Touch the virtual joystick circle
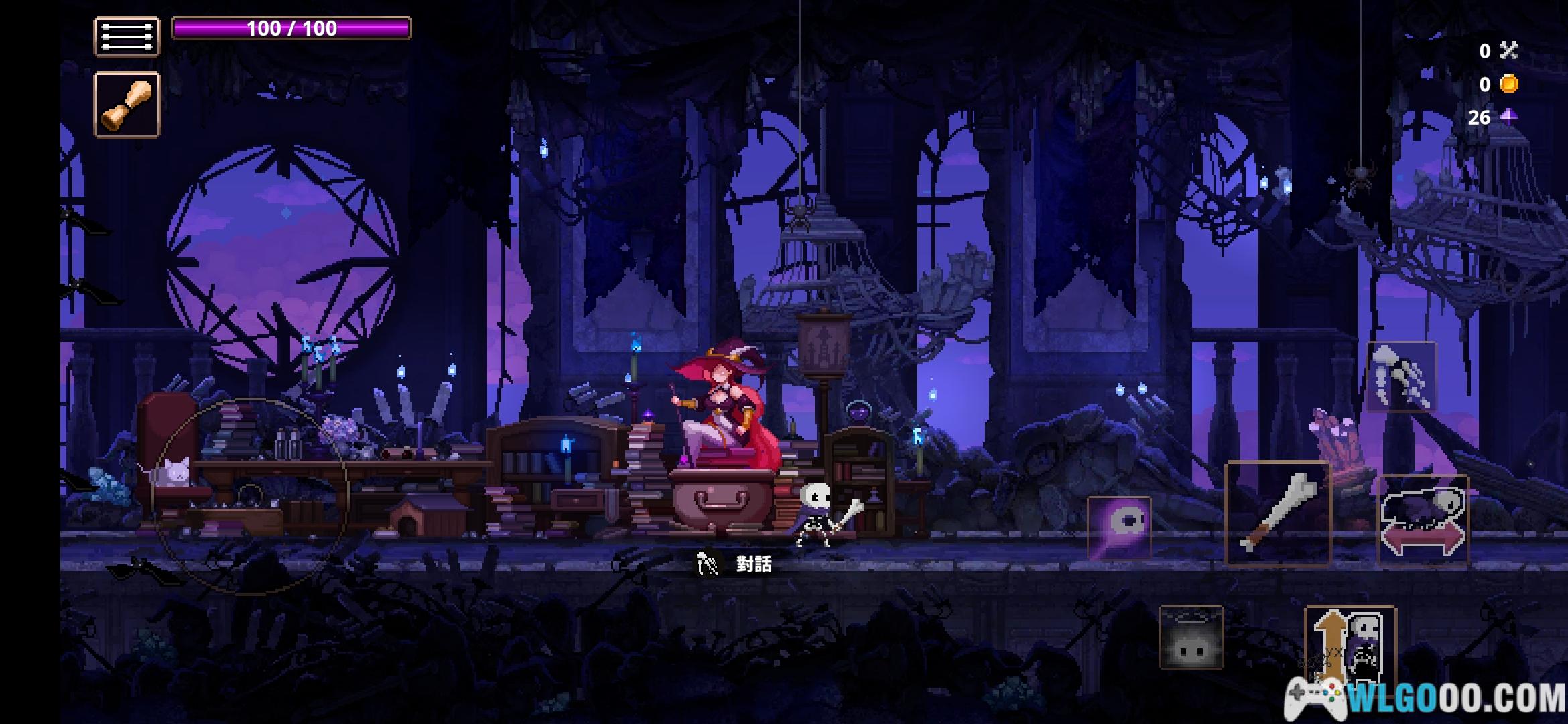Viewport: 1568px width, 724px height. pos(251,496)
